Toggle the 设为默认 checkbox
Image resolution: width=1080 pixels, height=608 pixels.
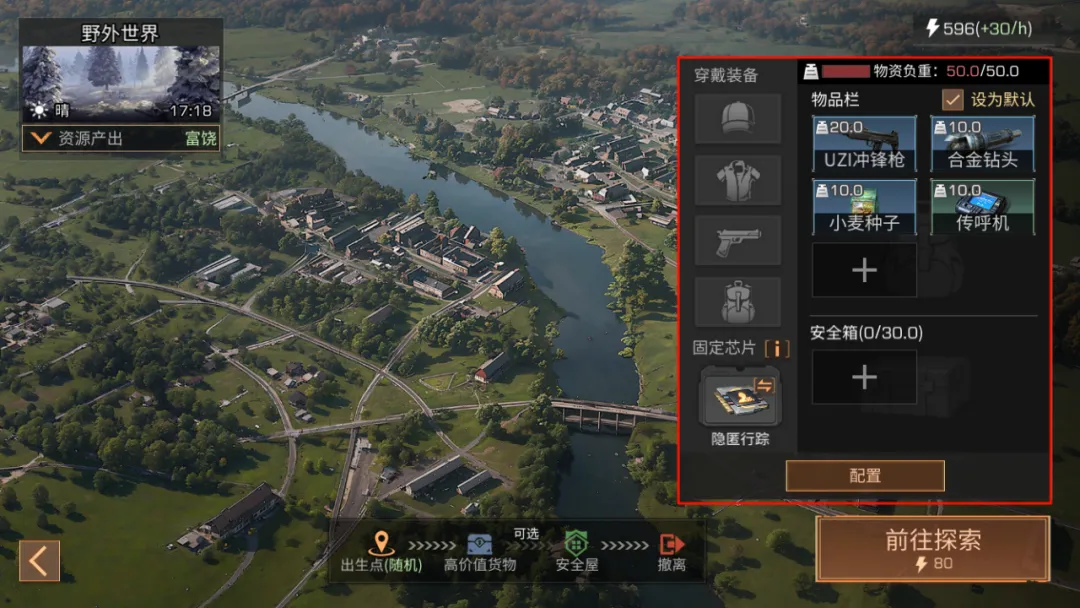pos(953,100)
